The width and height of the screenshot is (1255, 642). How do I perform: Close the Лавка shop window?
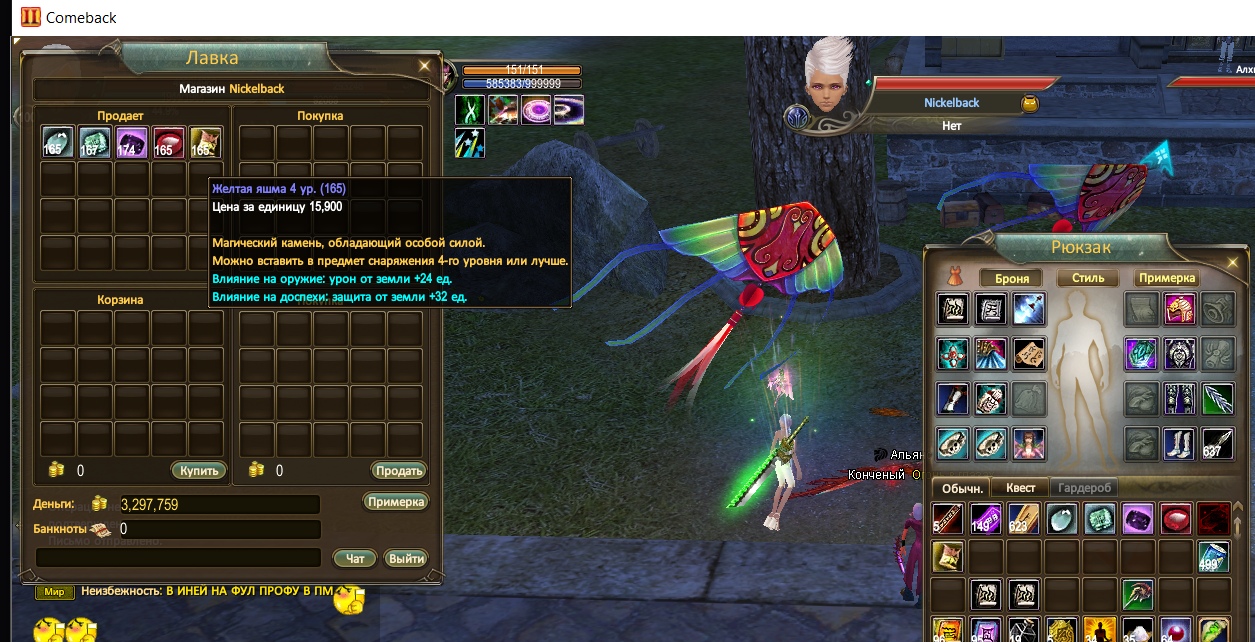click(425, 66)
